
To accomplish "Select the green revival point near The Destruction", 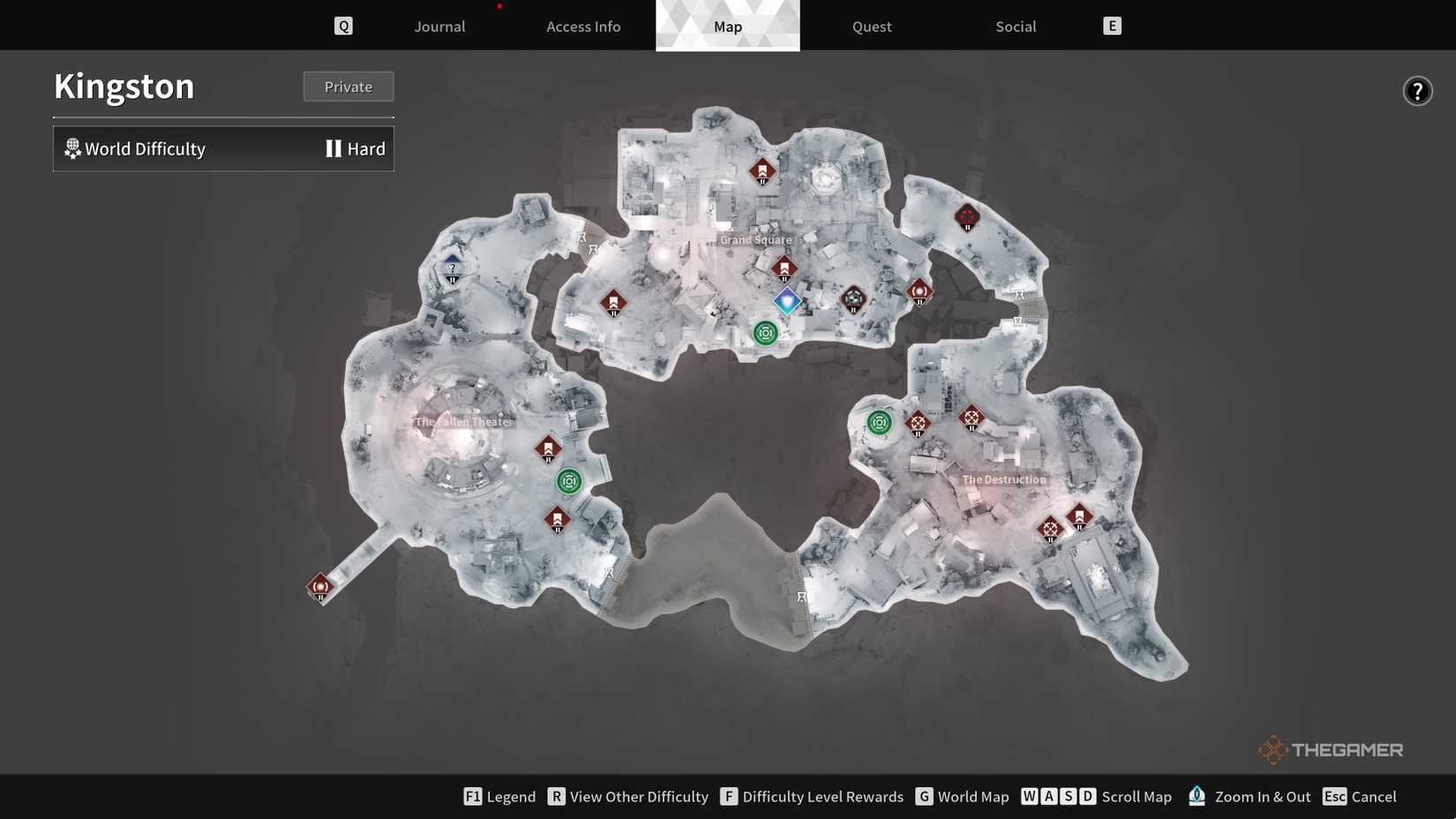I will 877,422.
